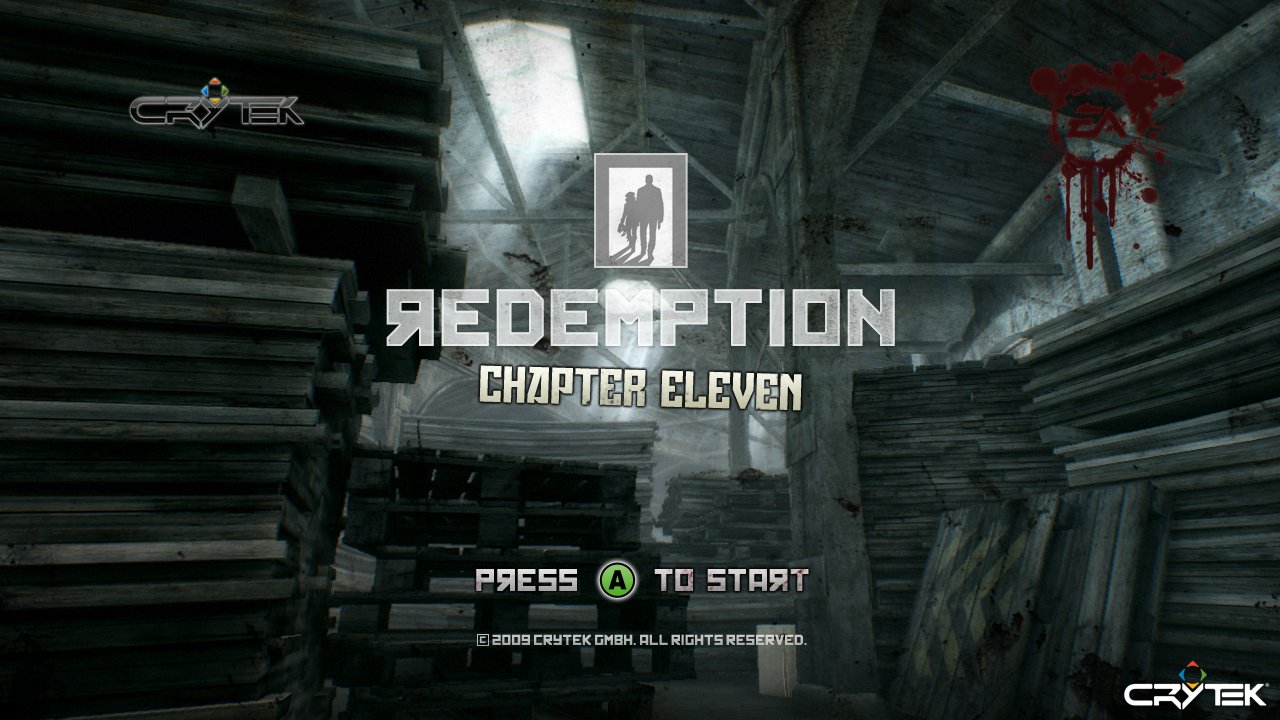The width and height of the screenshot is (1280, 720).
Task: Select the colored diamond emblem beside top-left Crytek text
Action: pos(213,90)
